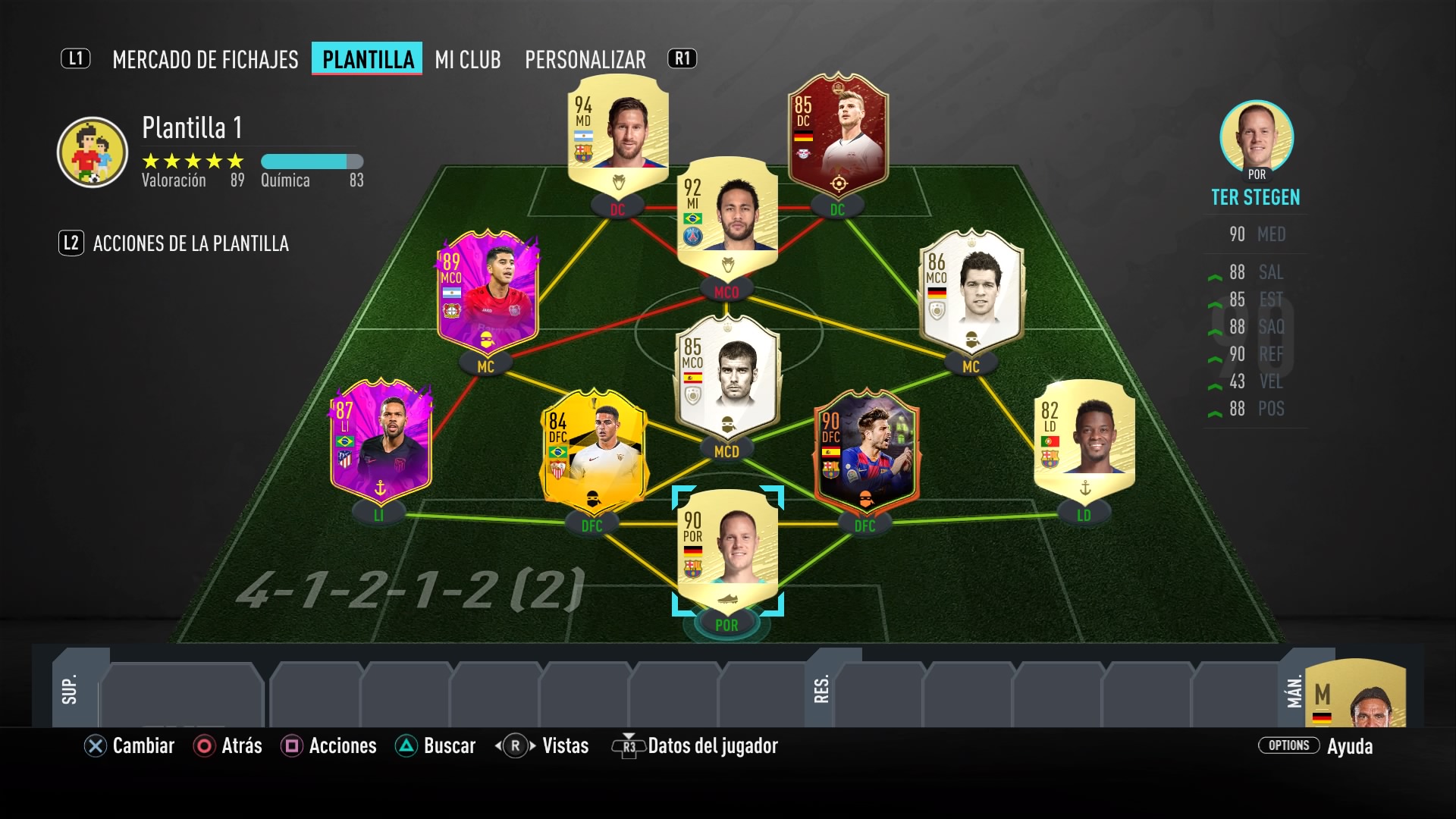Screen dimensions: 1456x819
Task: Go to the PERSONALIZAR section
Action: click(x=585, y=59)
